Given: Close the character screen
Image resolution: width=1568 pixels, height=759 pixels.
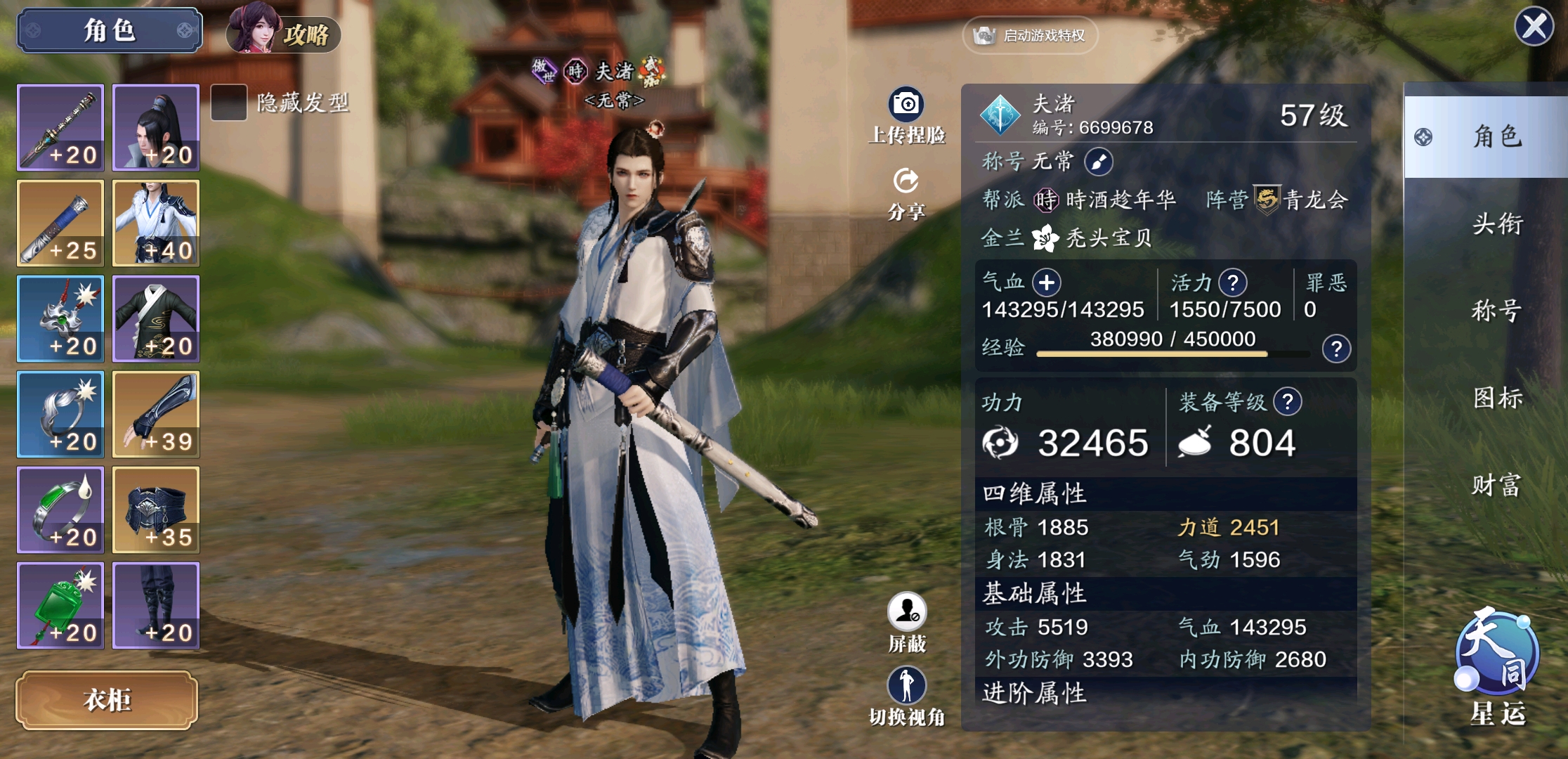Looking at the screenshot, I should [1534, 27].
